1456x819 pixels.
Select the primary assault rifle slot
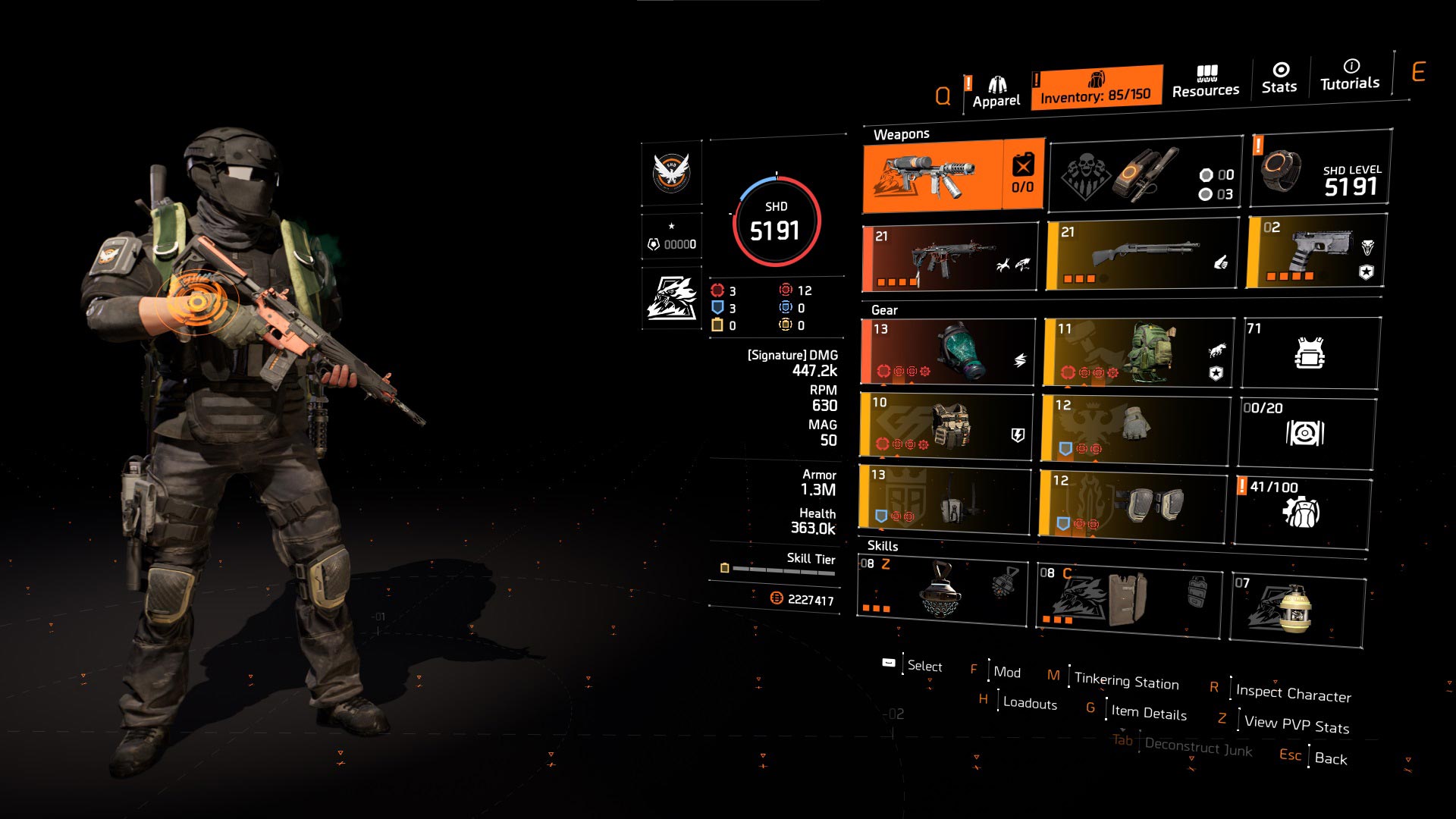click(950, 258)
